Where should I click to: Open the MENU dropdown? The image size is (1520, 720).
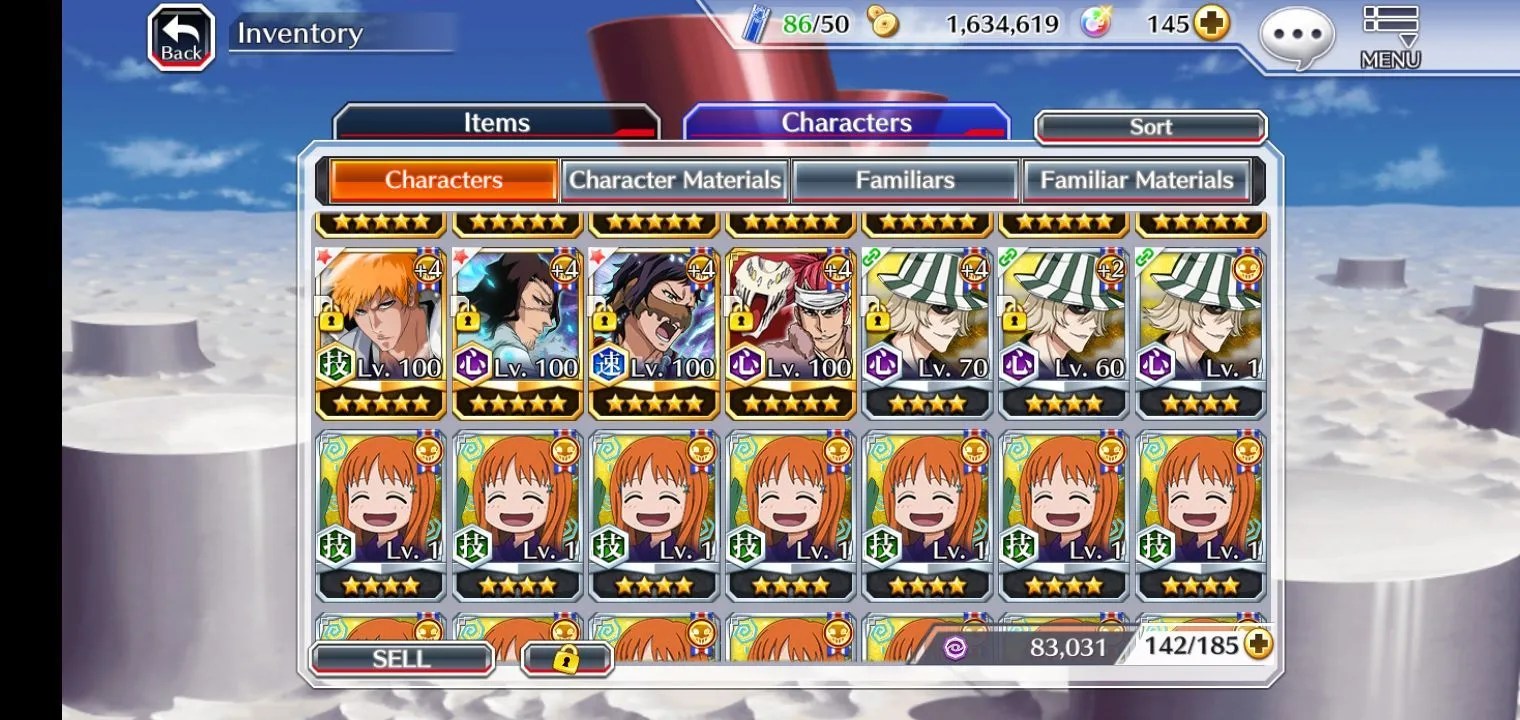tap(1390, 38)
